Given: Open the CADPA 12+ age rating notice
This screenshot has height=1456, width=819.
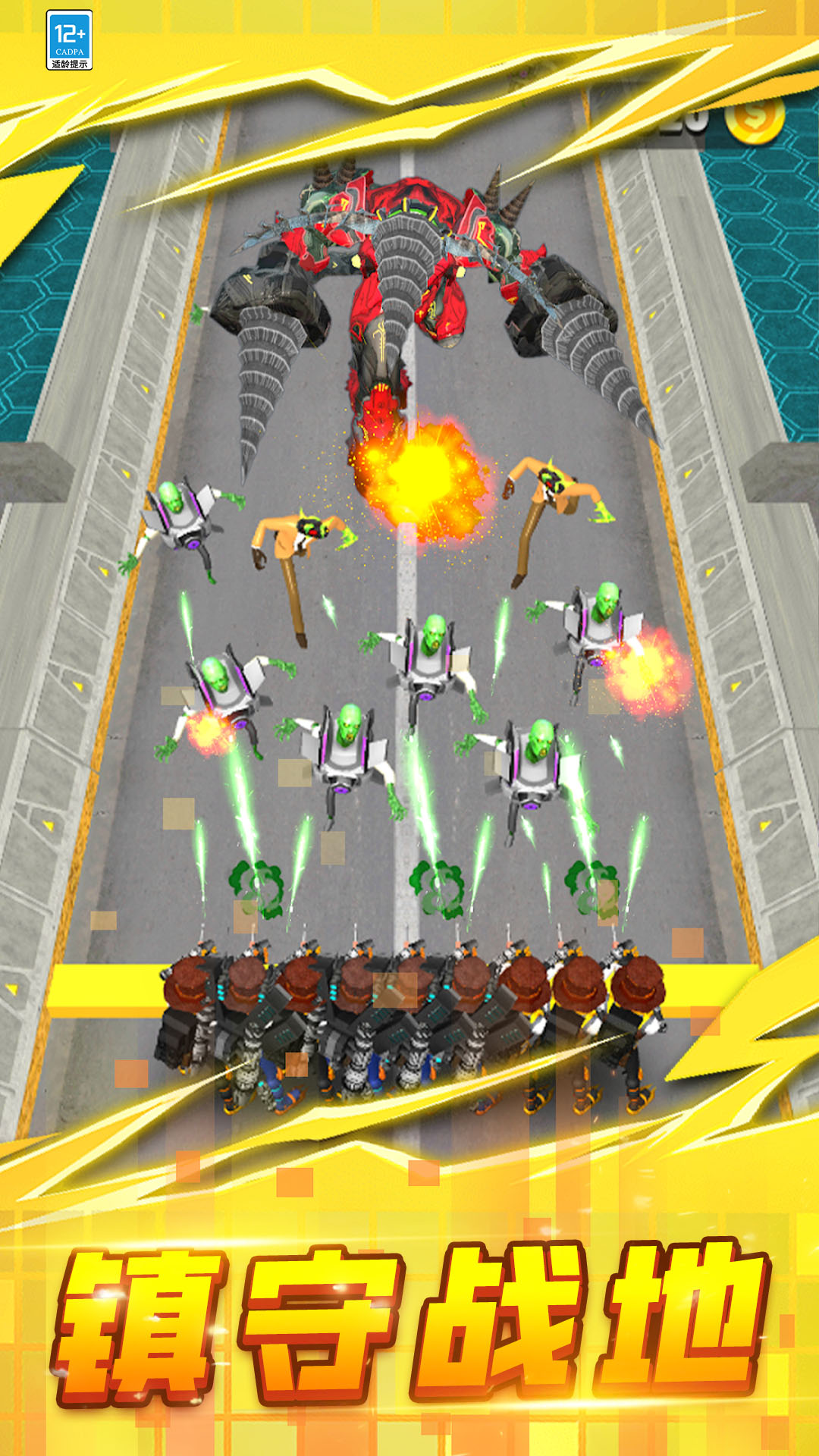Looking at the screenshot, I should [69, 41].
